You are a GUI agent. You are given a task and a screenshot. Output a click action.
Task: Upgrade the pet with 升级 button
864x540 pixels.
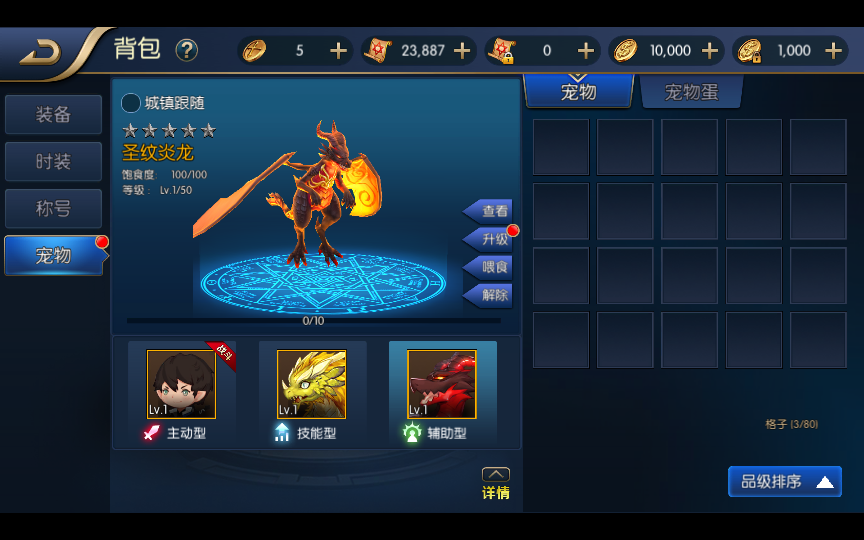[x=490, y=239]
